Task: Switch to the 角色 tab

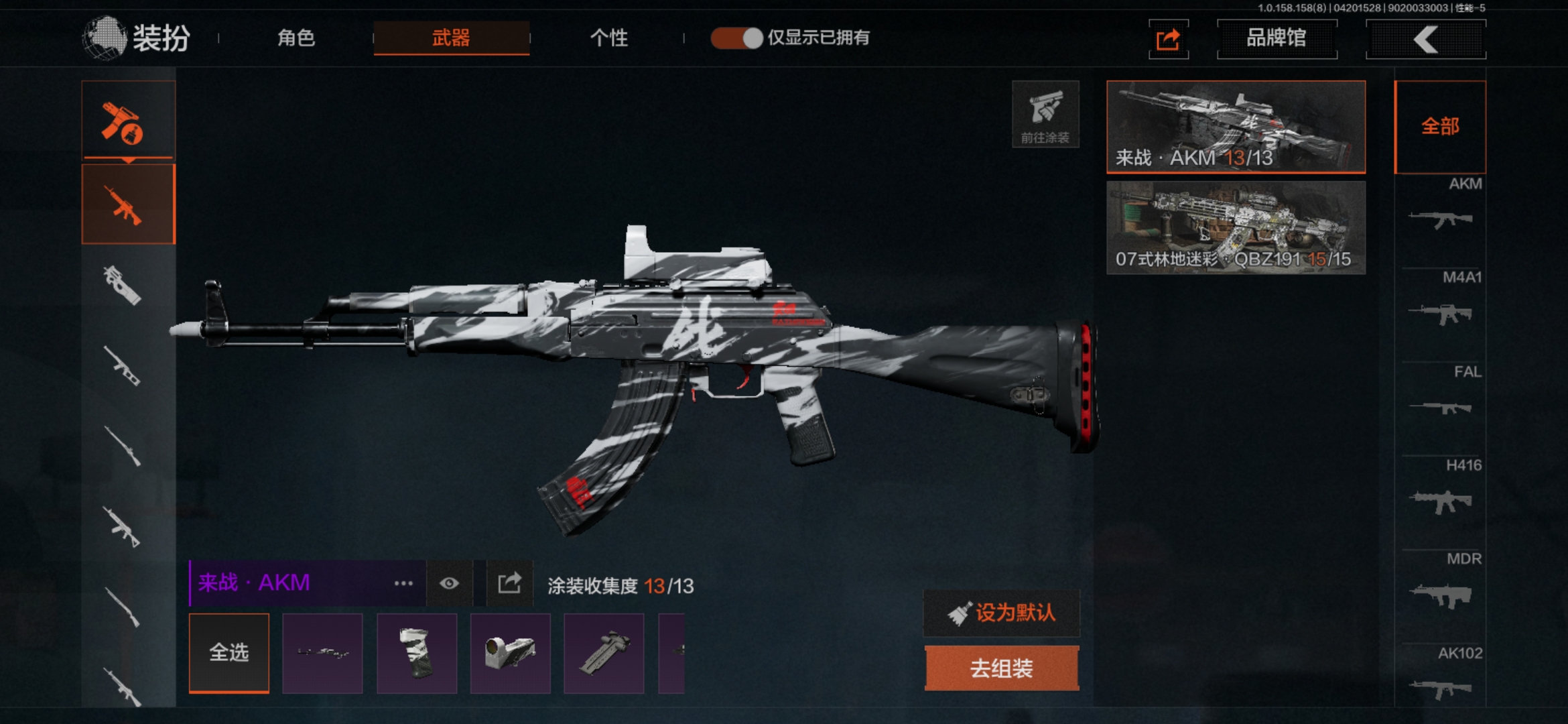Action: pos(296,38)
